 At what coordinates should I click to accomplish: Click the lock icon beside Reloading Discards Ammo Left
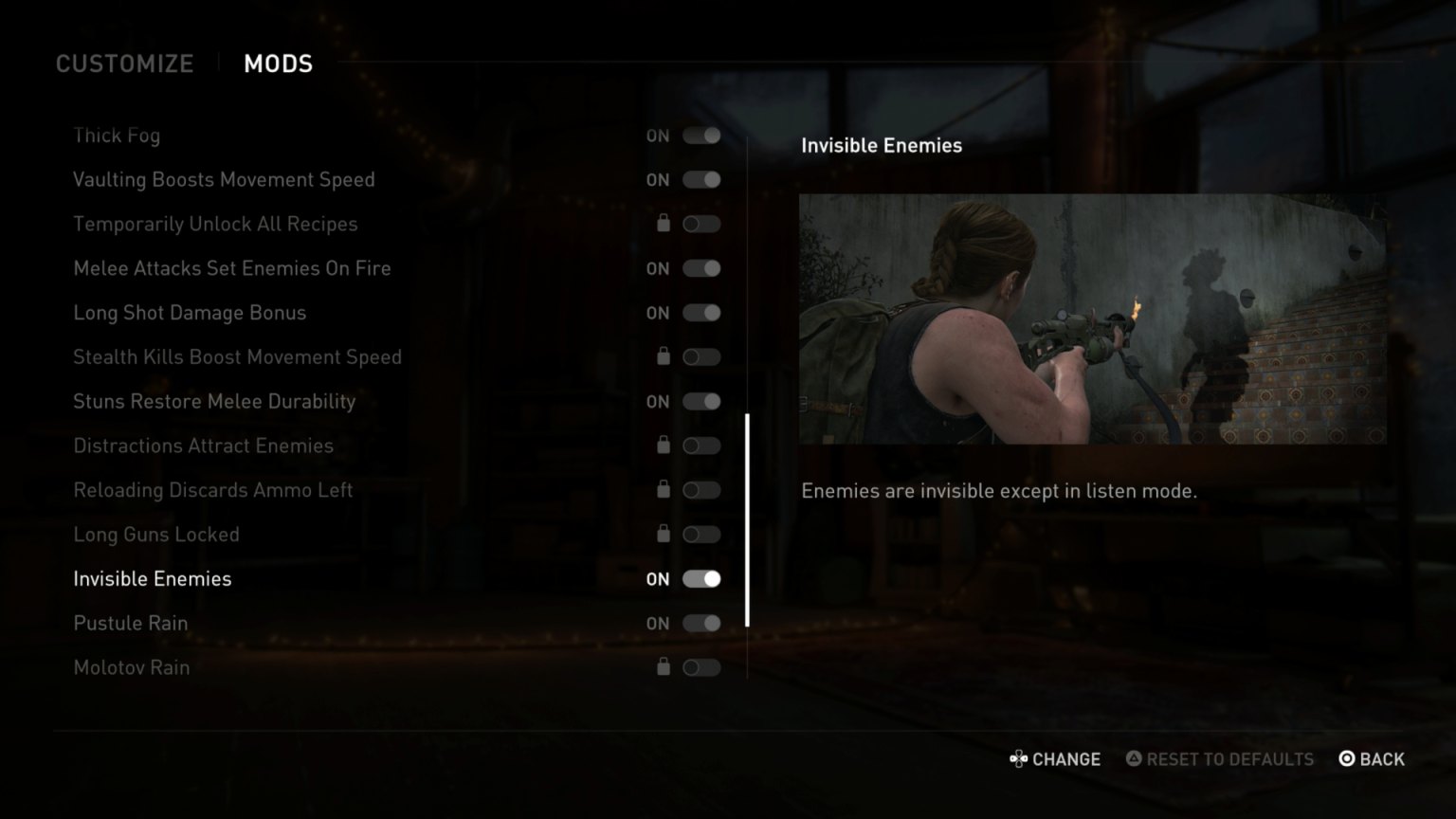[x=664, y=490]
